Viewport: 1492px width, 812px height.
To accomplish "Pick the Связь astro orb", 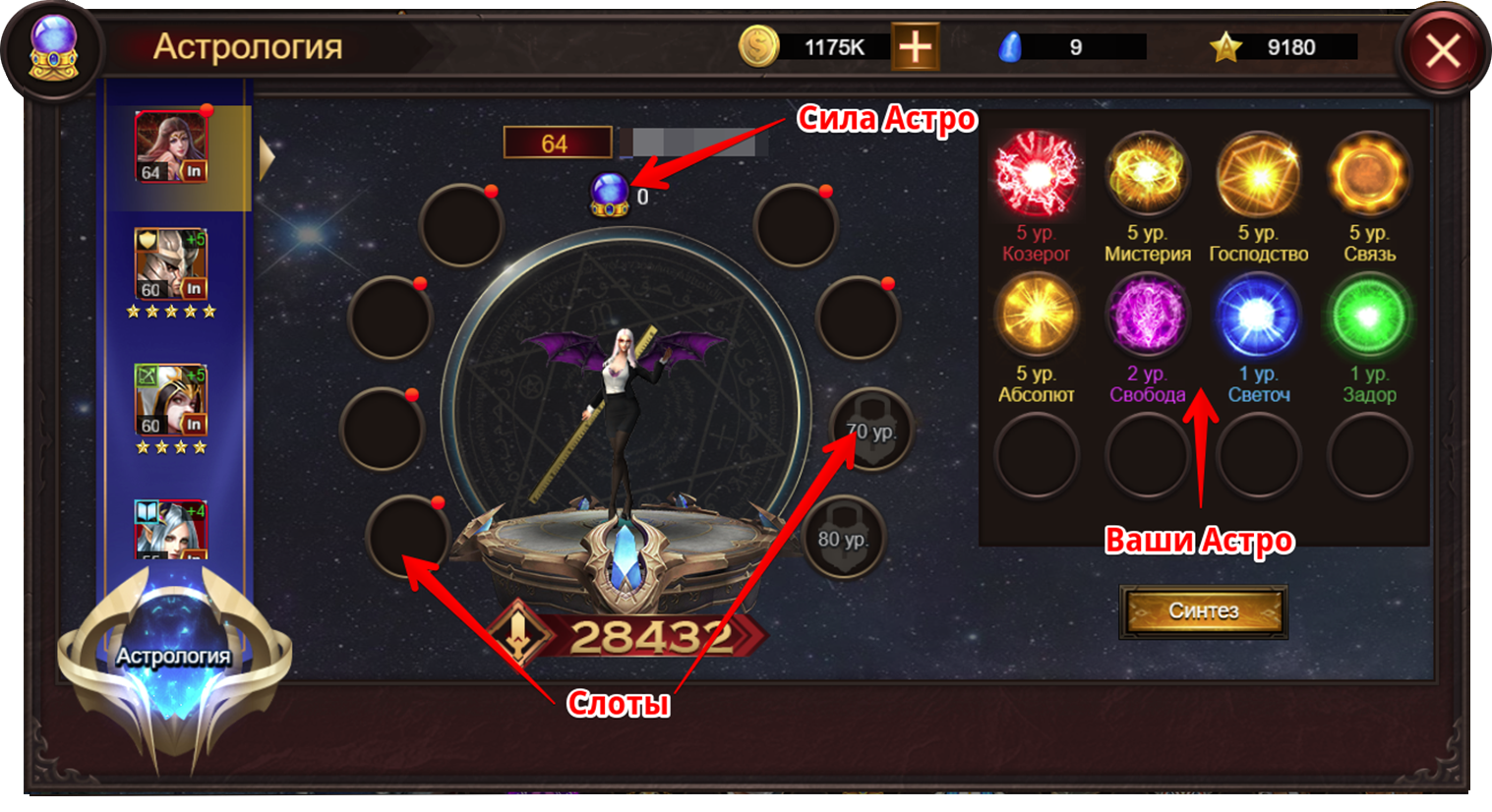I will [1369, 175].
